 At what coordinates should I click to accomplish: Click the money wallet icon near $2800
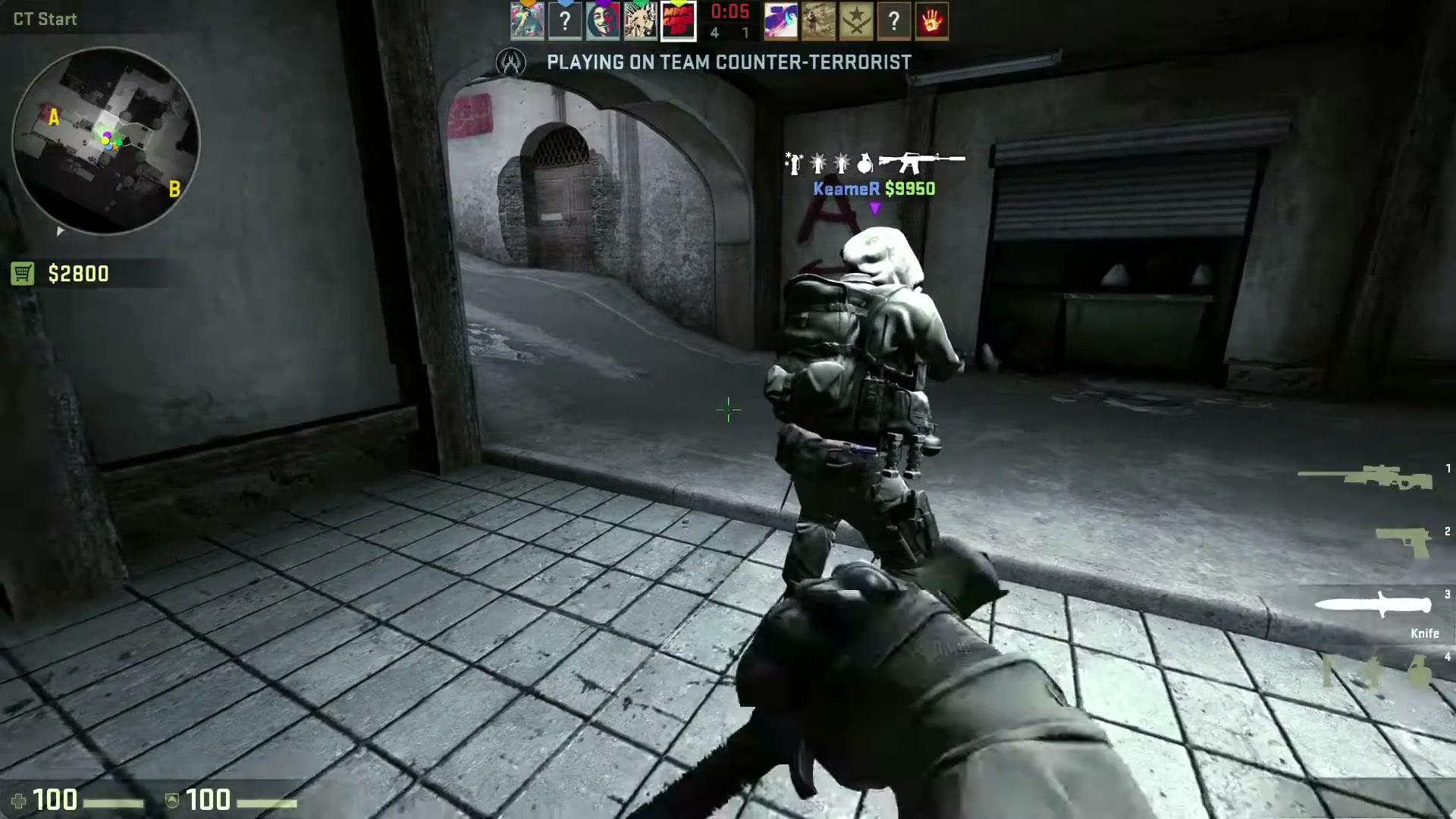[24, 272]
